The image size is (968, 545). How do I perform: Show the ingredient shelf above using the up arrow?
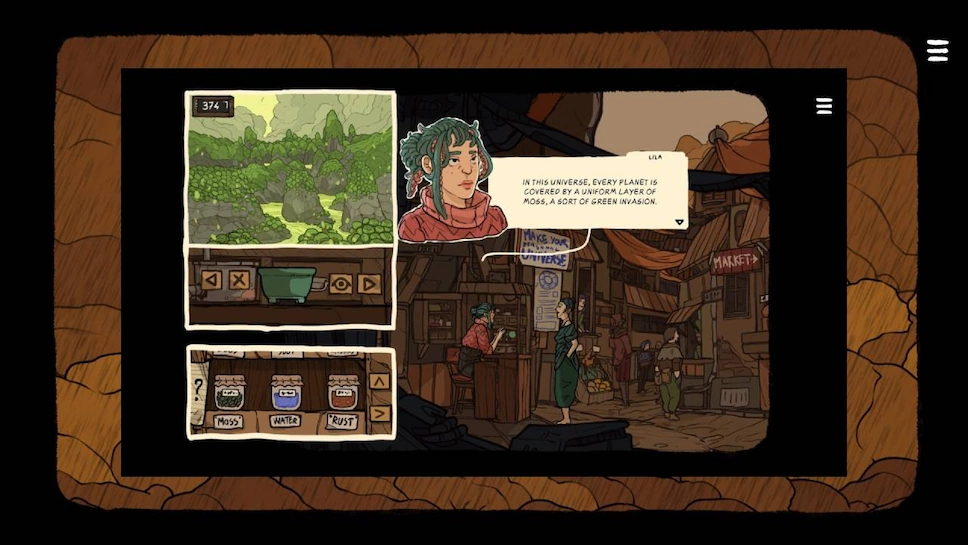pyautogui.click(x=379, y=381)
